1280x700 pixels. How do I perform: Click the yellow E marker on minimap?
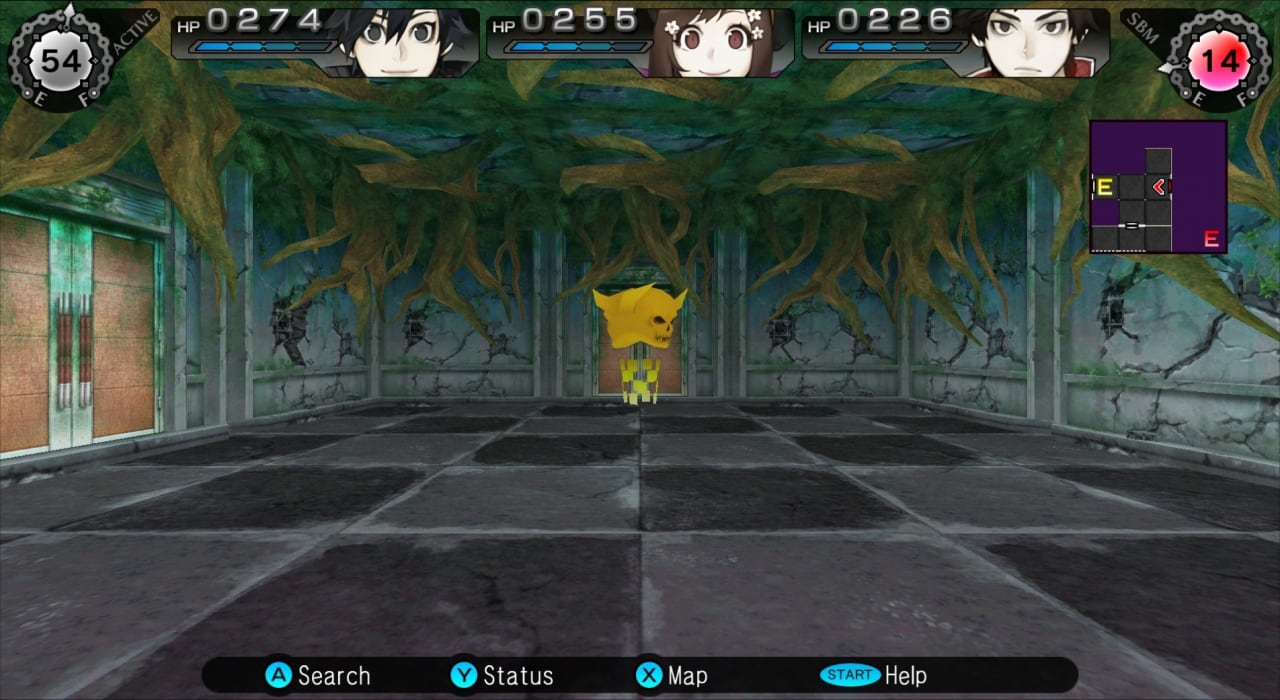[x=1105, y=187]
